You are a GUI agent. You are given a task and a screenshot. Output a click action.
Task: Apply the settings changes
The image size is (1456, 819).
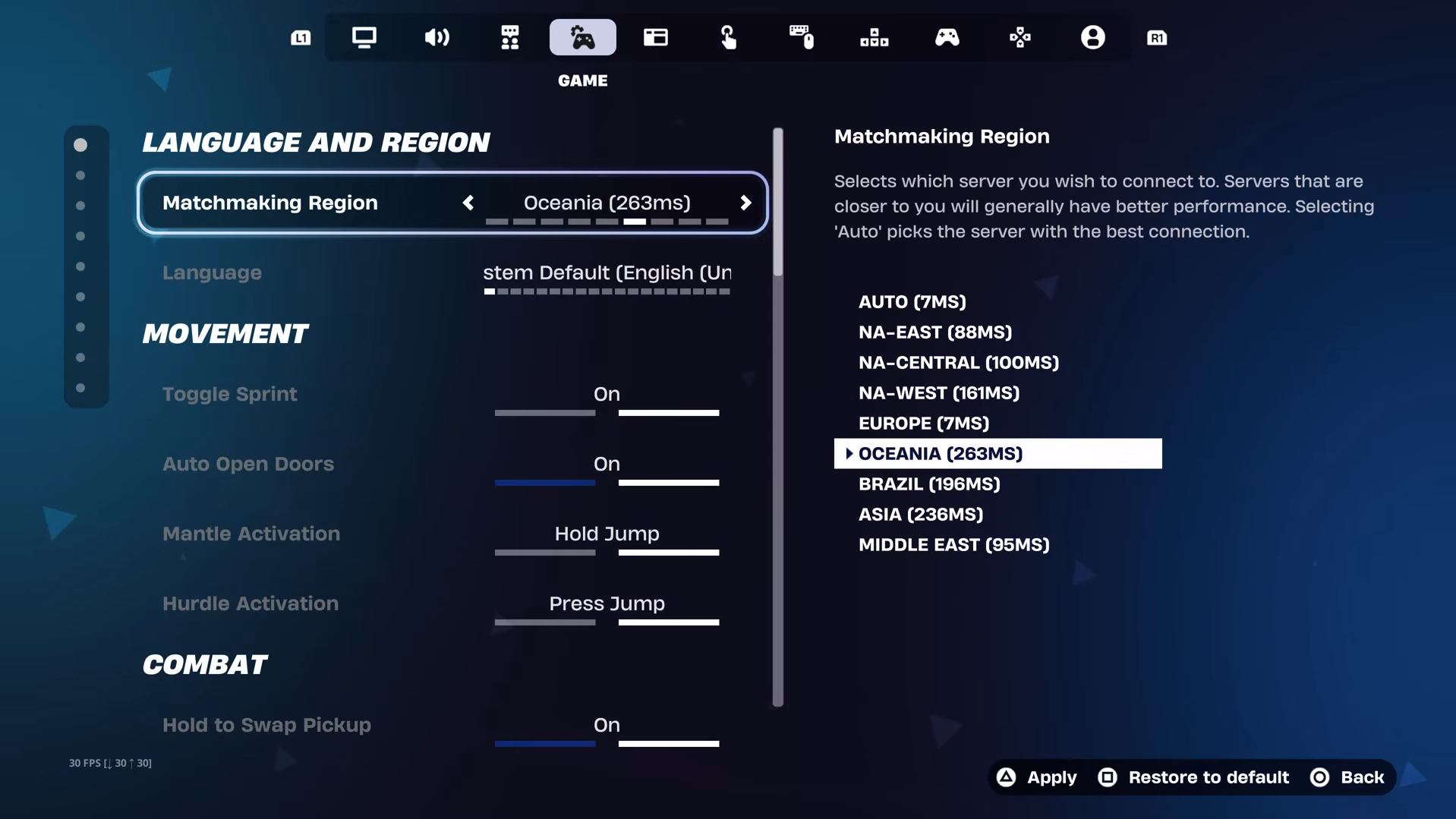click(x=1037, y=777)
